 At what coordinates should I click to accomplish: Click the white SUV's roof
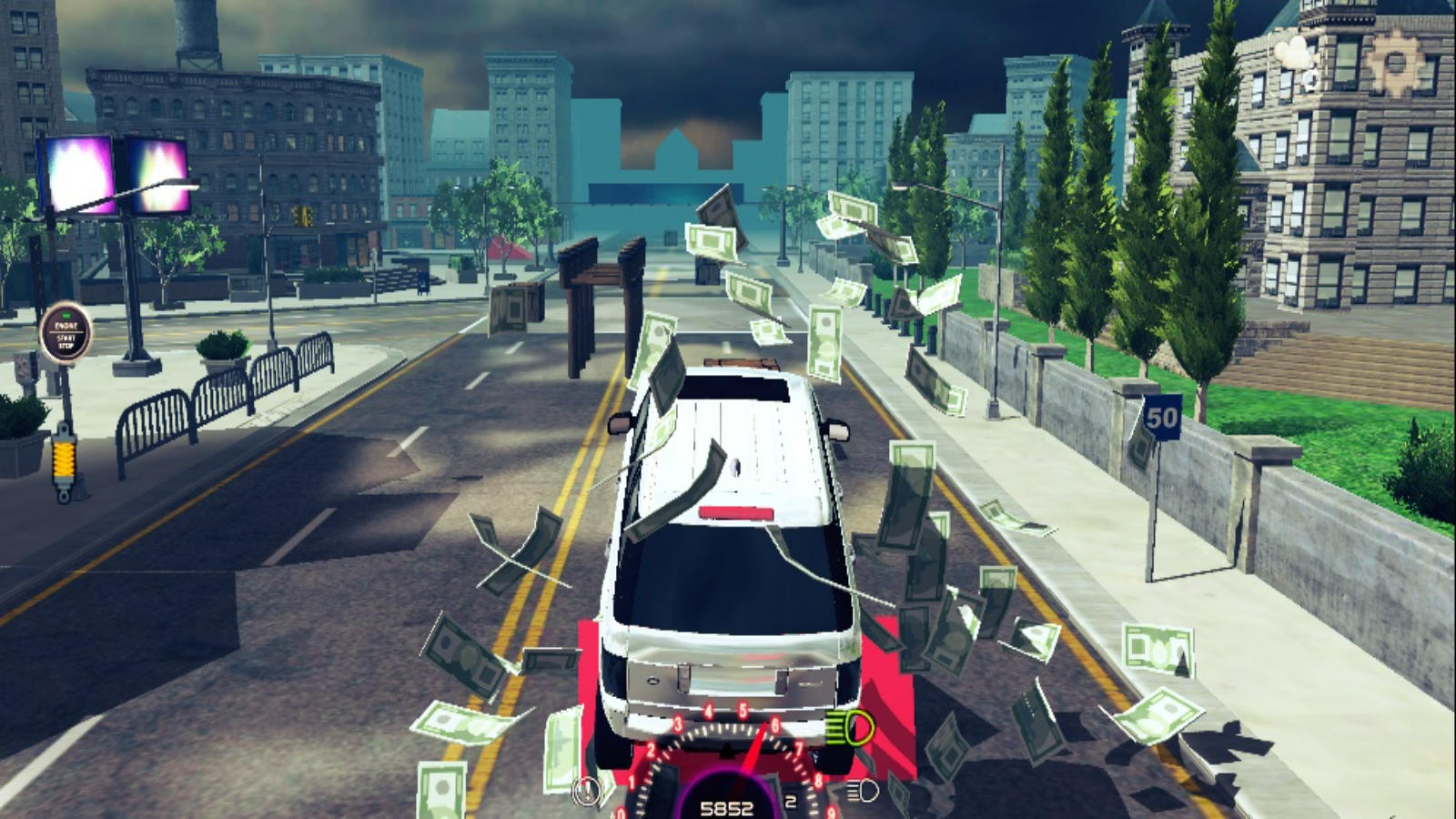coord(737,437)
